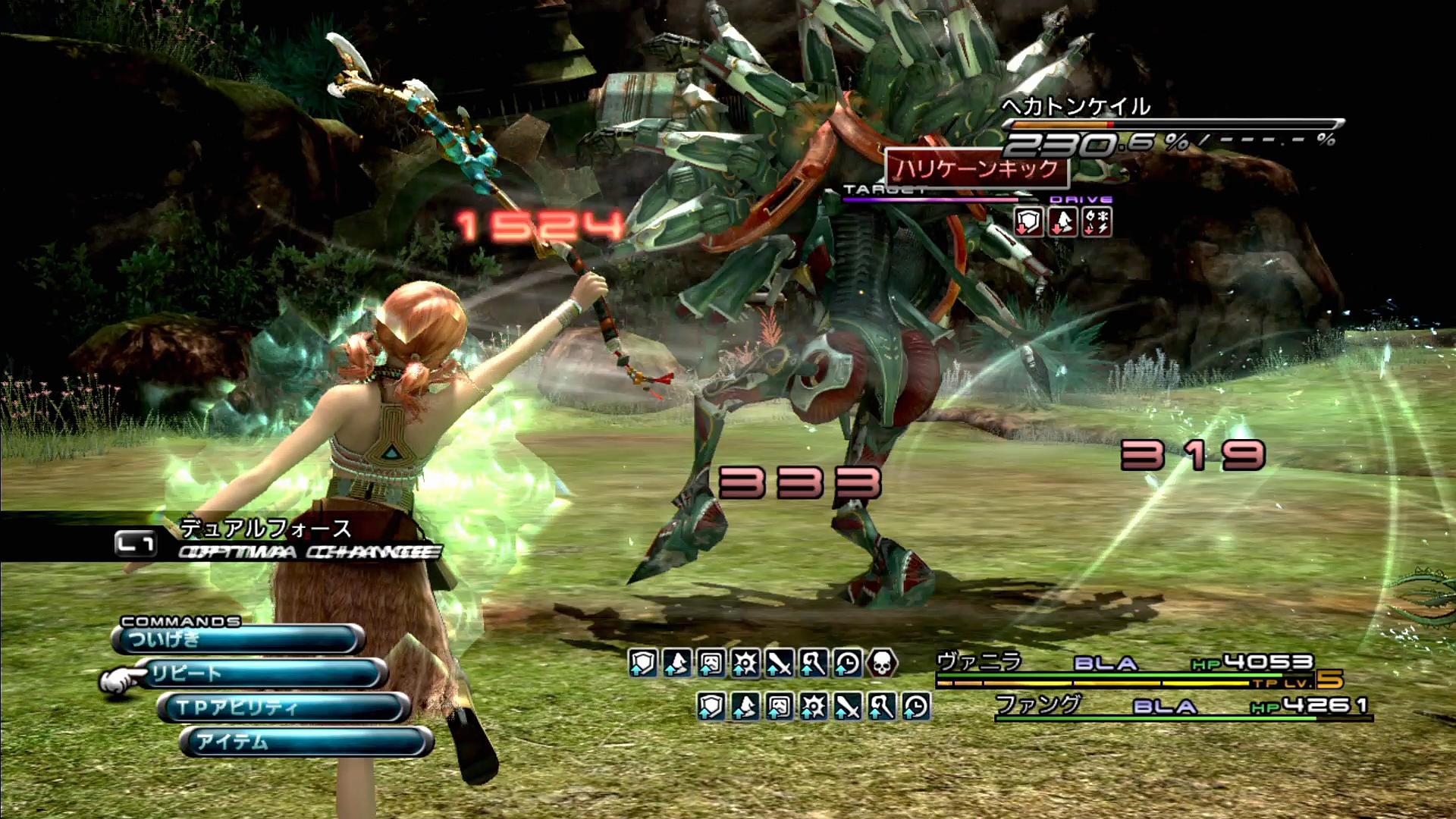Select party member ファング in the status panel
Image resolution: width=1456 pixels, height=819 pixels.
[x=1037, y=705]
